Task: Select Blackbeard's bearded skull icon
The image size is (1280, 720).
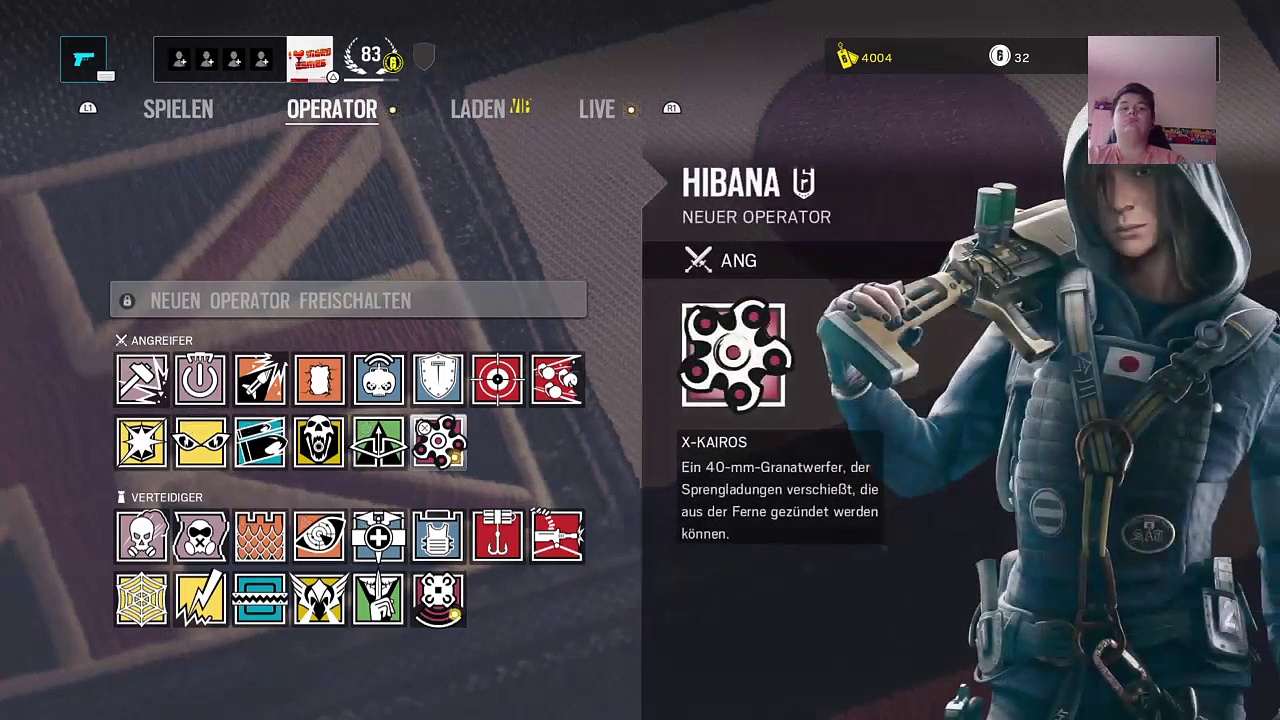Action: point(319,442)
